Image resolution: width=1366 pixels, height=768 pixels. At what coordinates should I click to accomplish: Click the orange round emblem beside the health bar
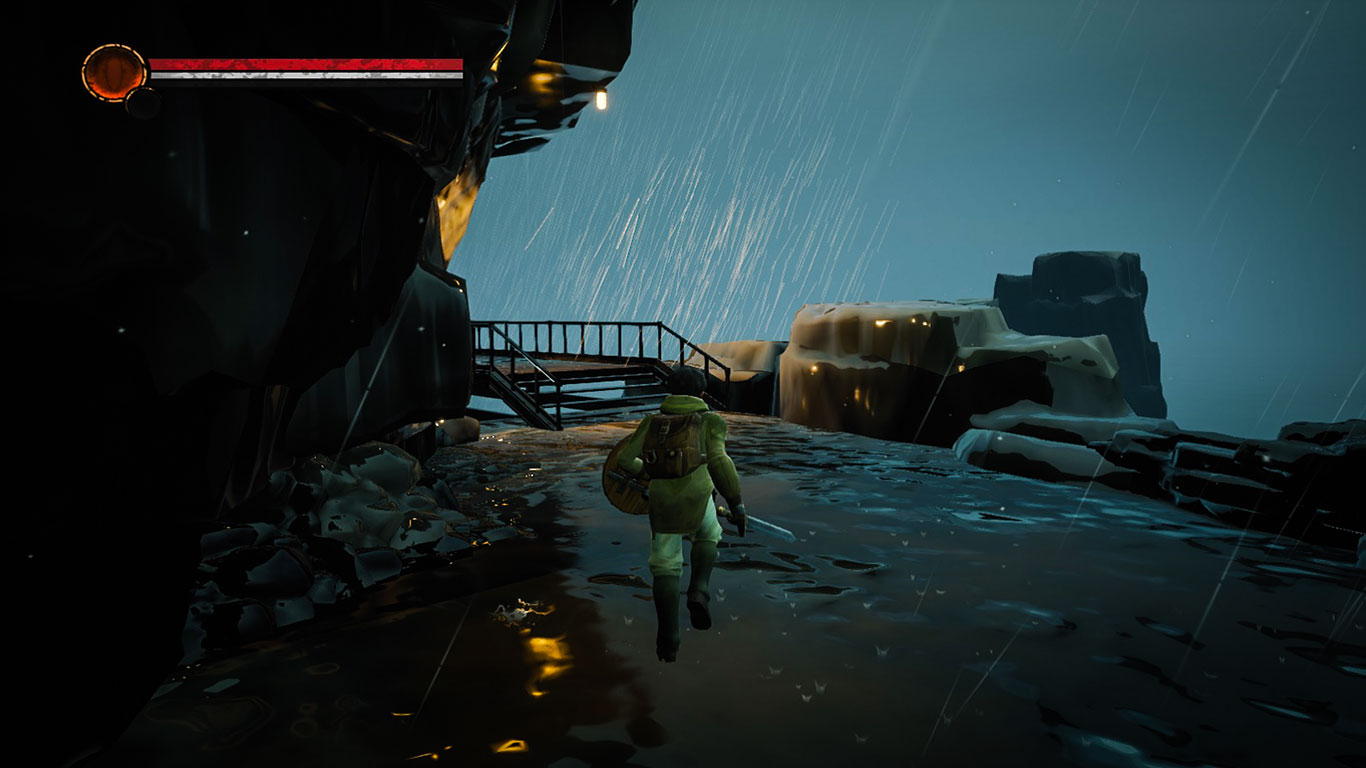tap(114, 72)
